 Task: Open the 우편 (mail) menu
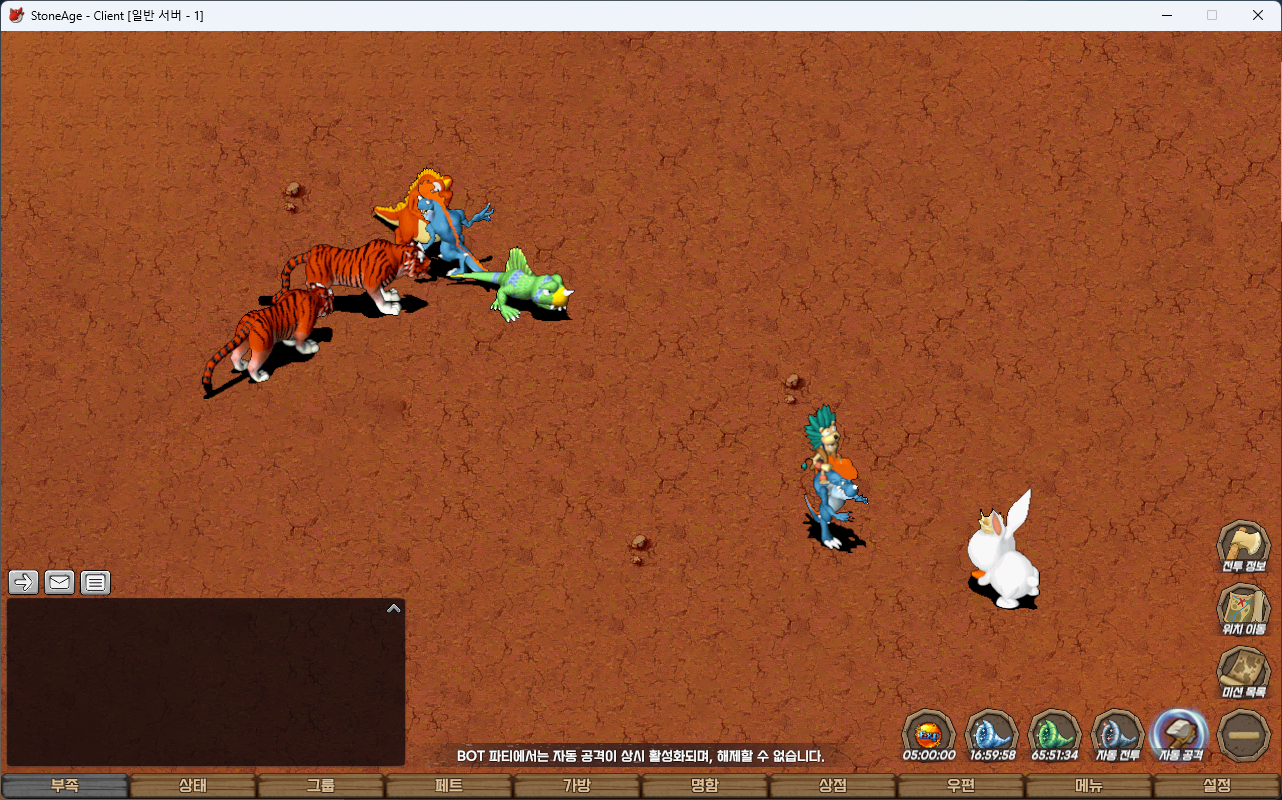(x=961, y=786)
